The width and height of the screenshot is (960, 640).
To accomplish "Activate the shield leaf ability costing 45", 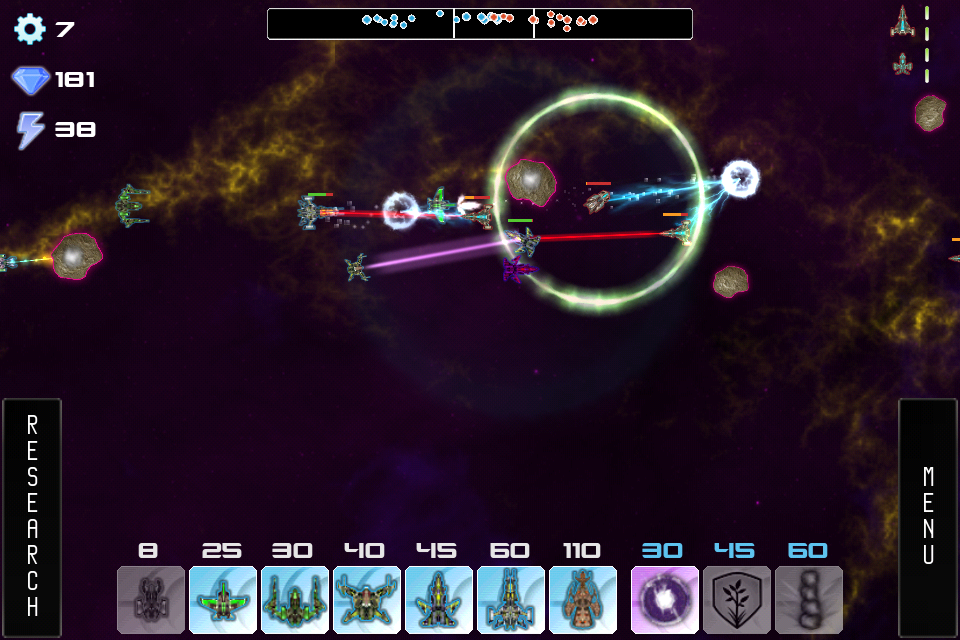I will click(737, 600).
